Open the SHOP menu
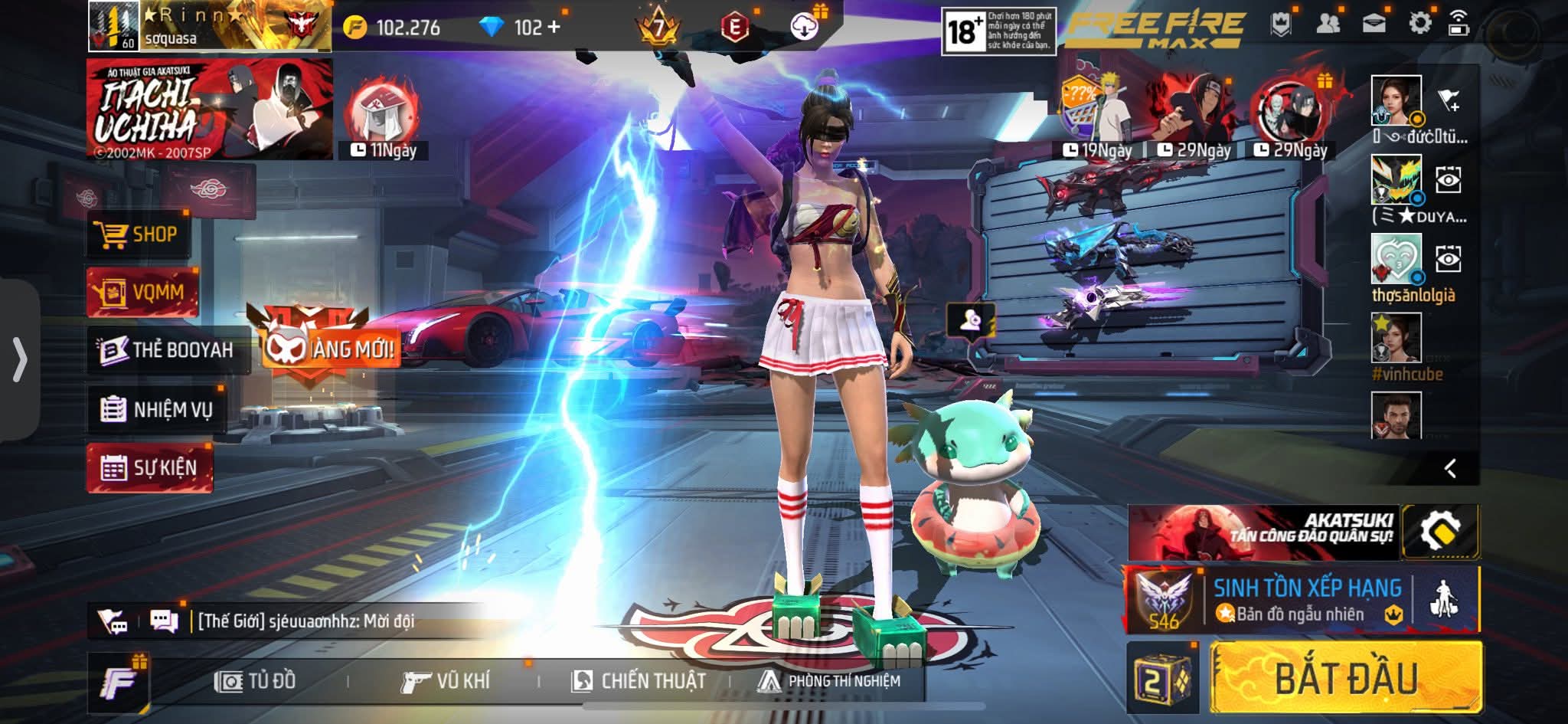 (x=136, y=234)
